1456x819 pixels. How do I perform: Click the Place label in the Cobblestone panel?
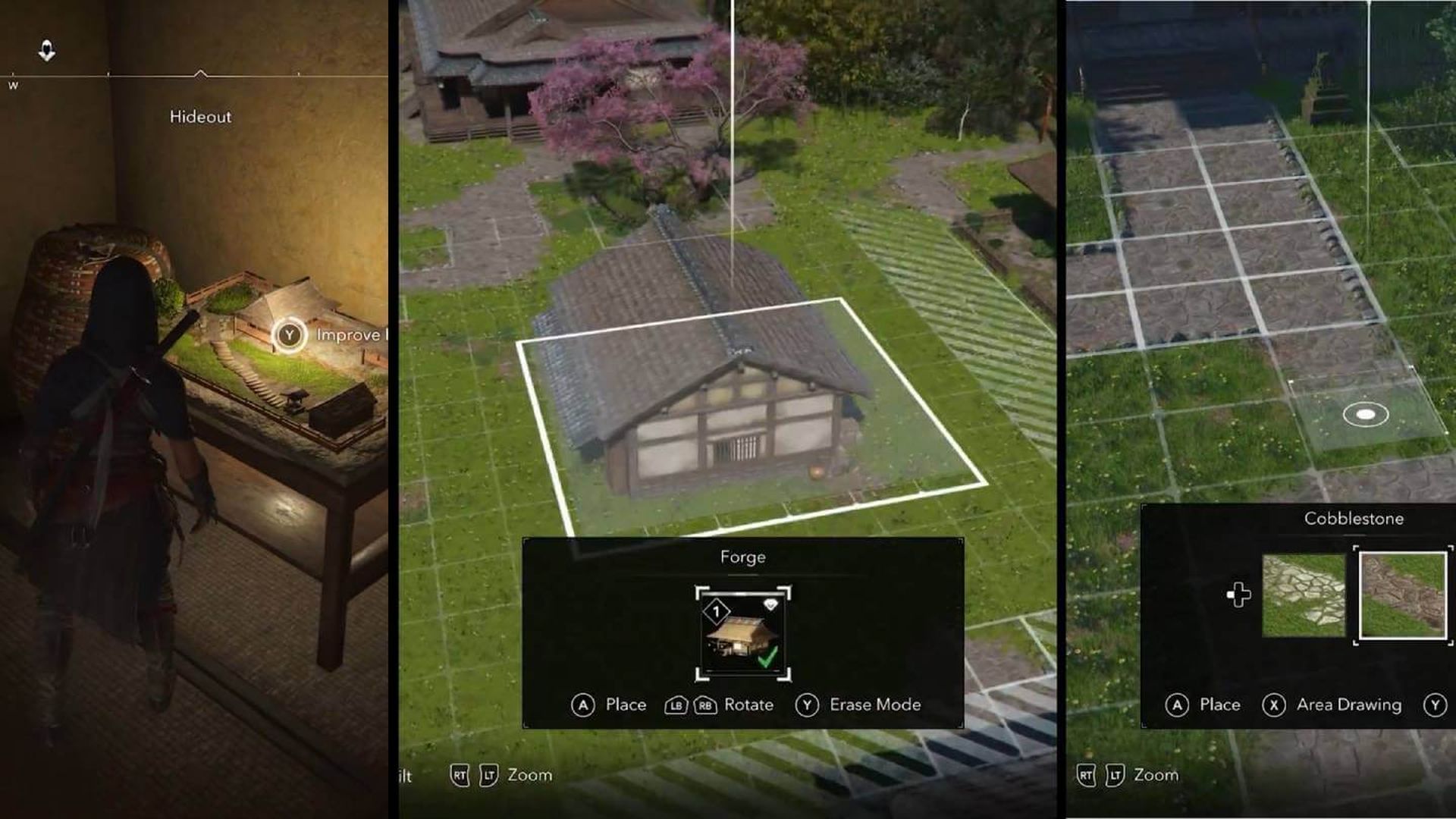[x=1219, y=704]
